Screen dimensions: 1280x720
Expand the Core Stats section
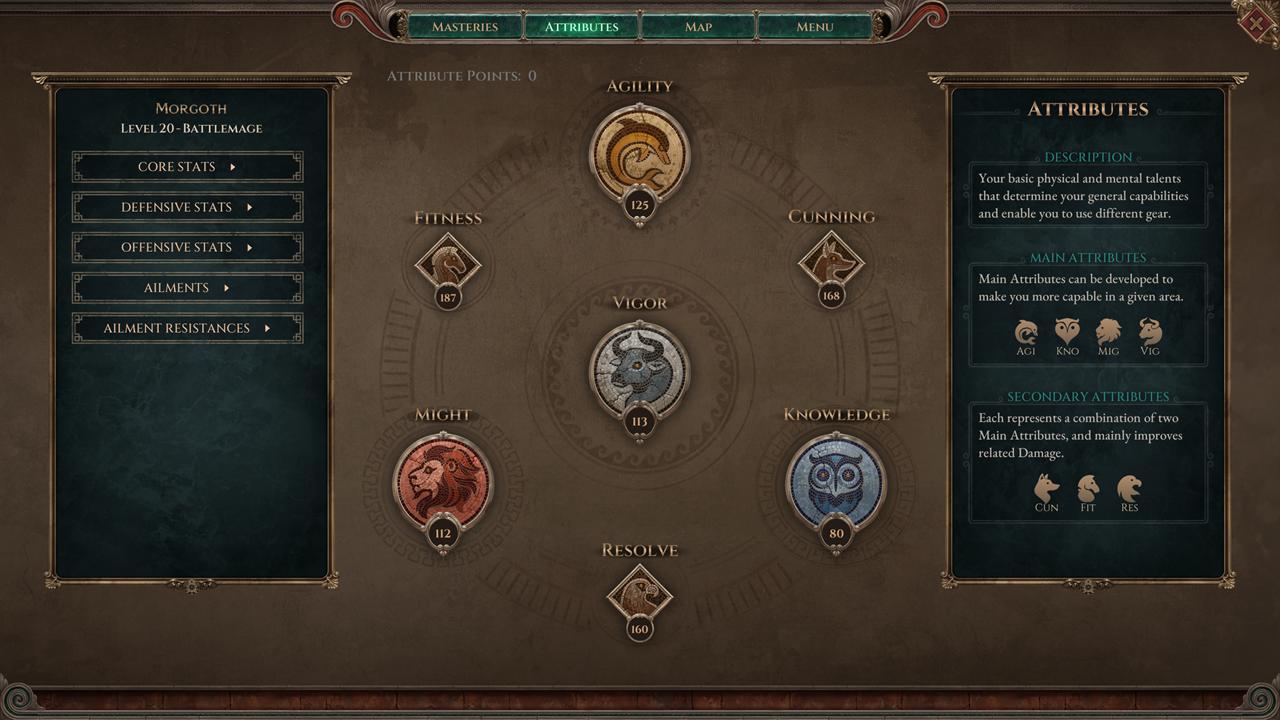click(x=187, y=167)
